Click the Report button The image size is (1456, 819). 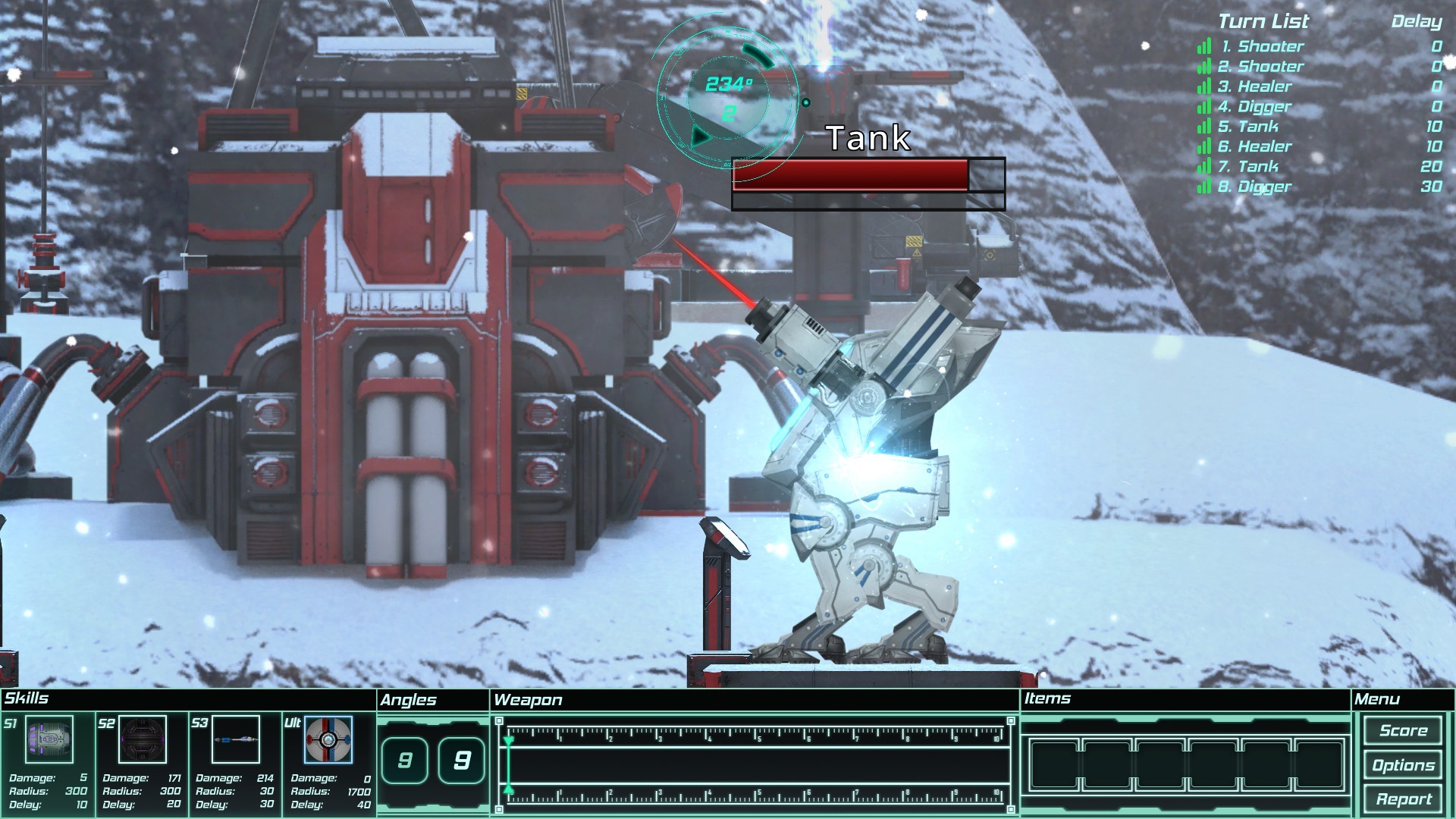tap(1404, 798)
